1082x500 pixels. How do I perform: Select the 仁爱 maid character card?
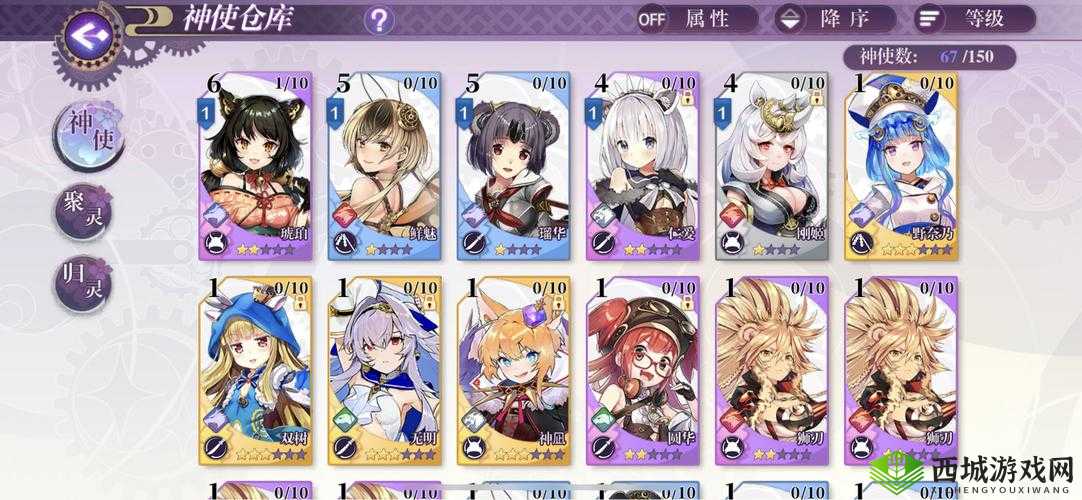click(644, 167)
